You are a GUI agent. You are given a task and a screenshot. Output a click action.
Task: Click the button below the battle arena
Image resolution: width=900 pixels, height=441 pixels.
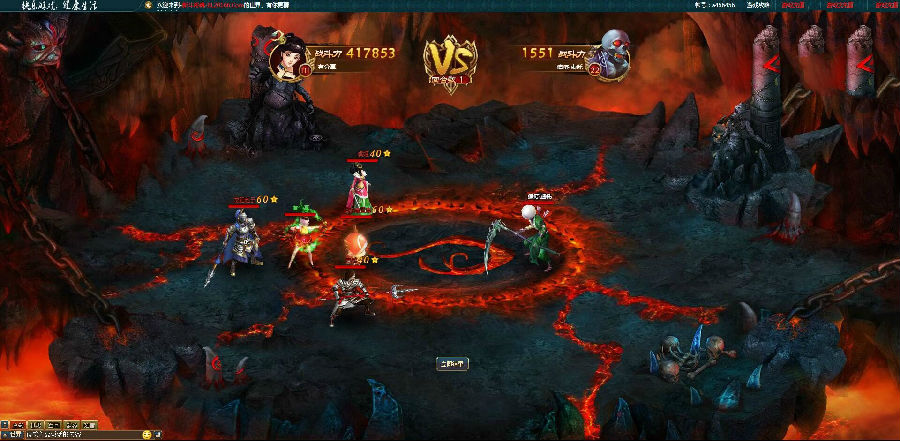[452, 363]
